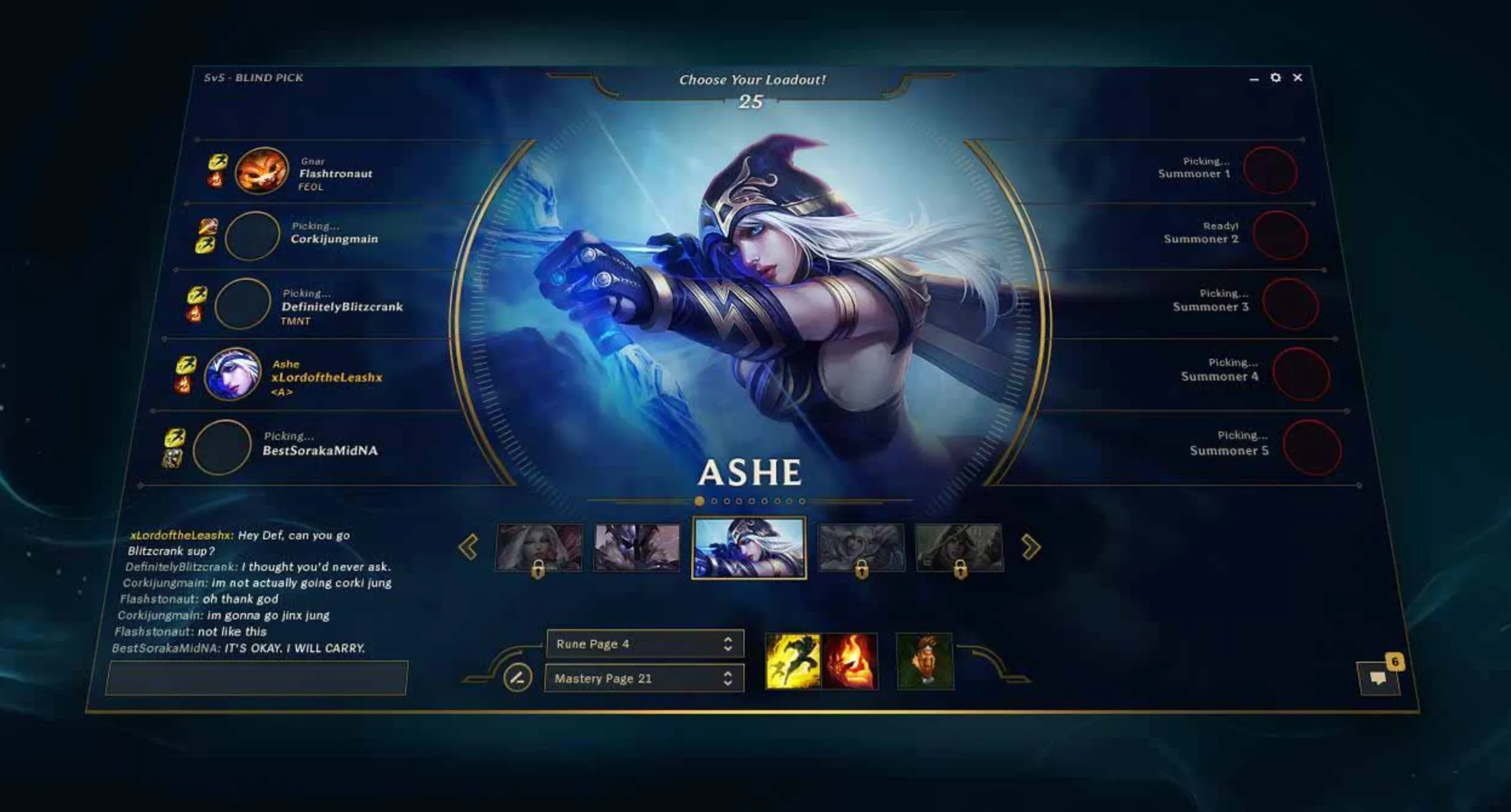Click the left carousel arrow
Image resolution: width=1511 pixels, height=812 pixels.
click(x=467, y=547)
